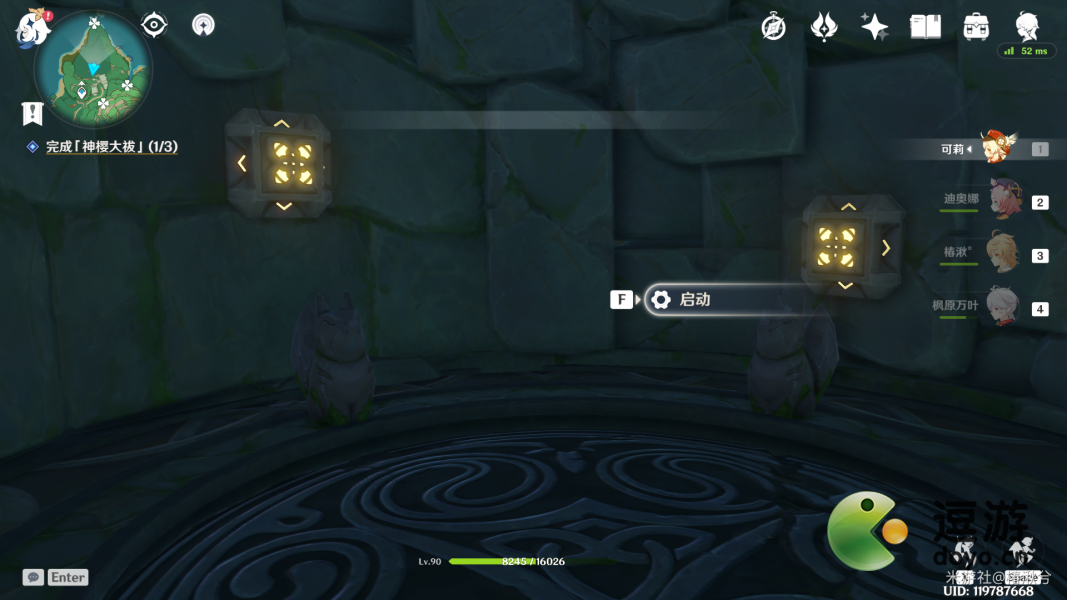Open the circular minimap
This screenshot has width=1067, height=600.
(x=93, y=70)
